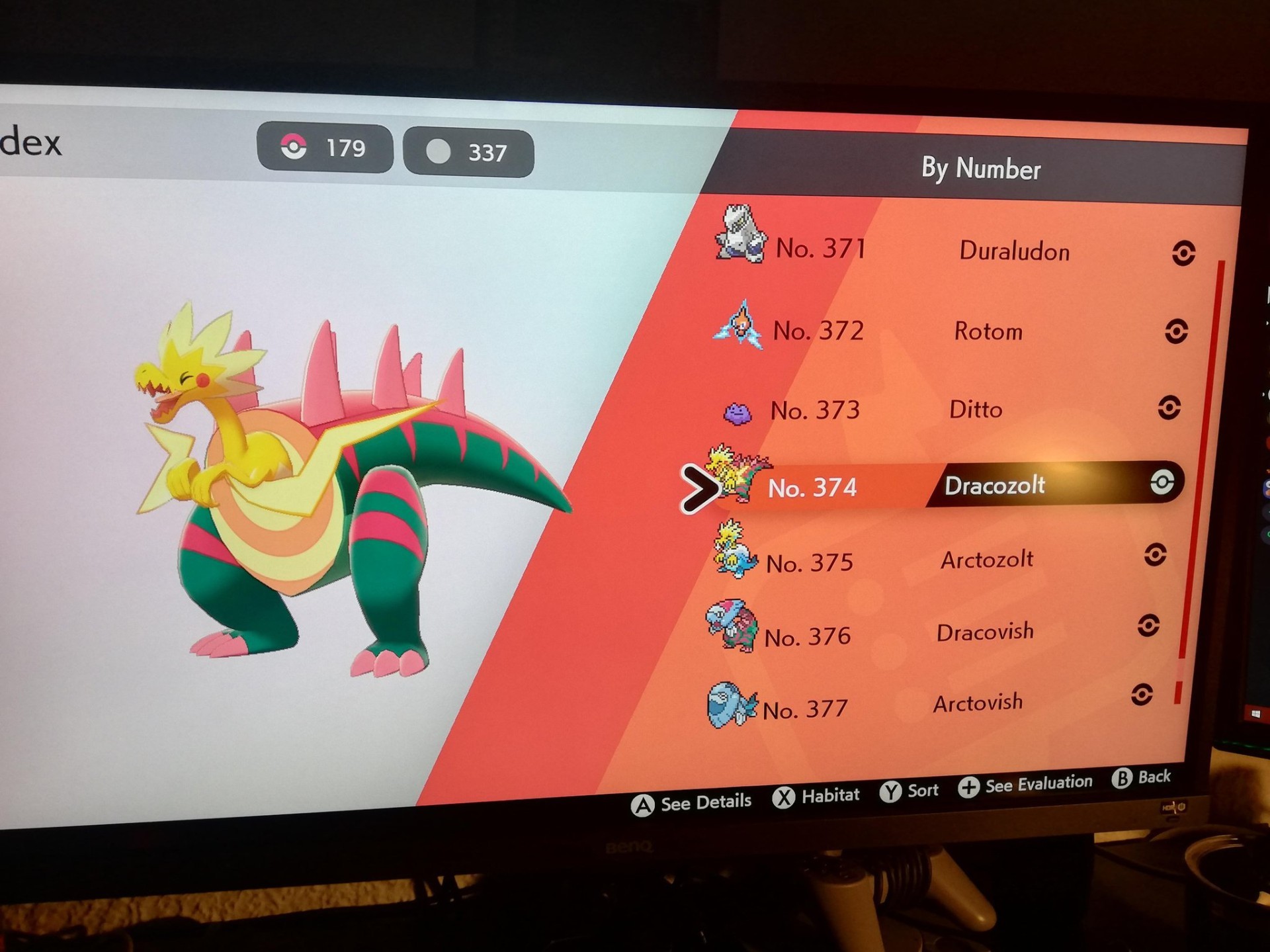
Task: Click the By Number sort header
Action: [x=980, y=169]
